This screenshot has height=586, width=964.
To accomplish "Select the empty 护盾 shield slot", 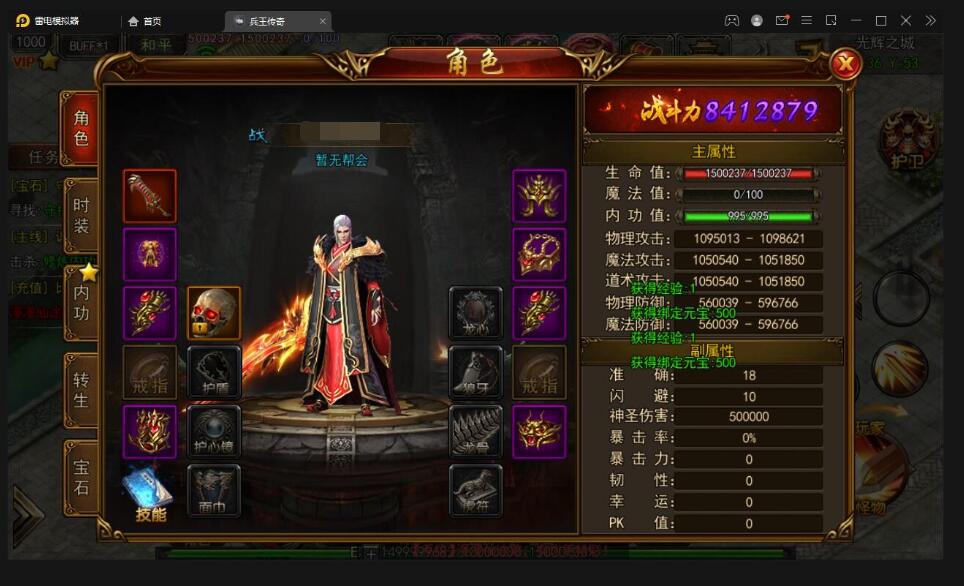I will (214, 372).
